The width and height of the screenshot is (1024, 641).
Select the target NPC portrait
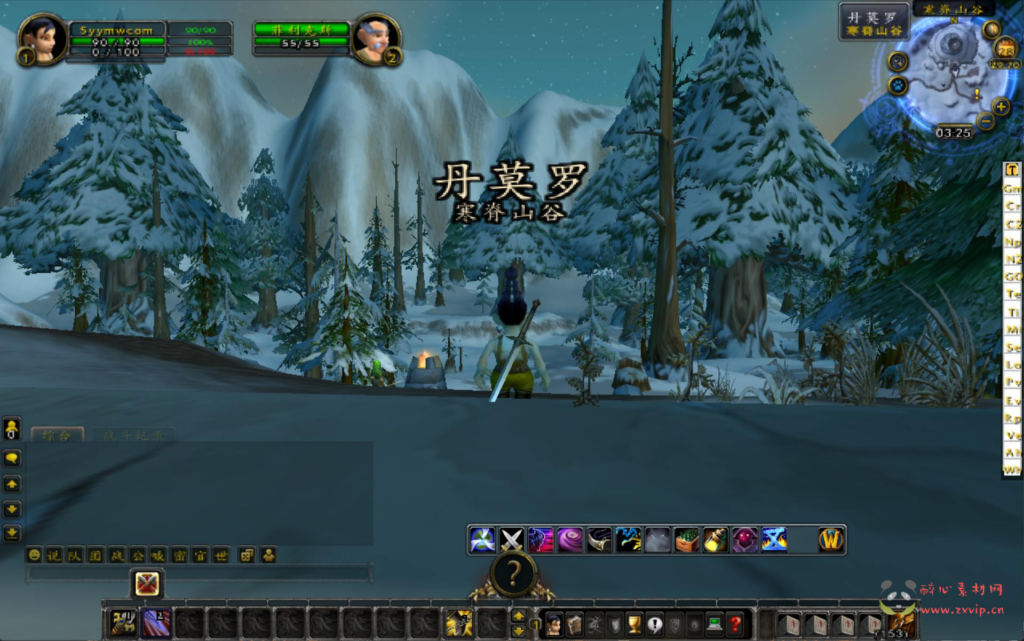377,40
